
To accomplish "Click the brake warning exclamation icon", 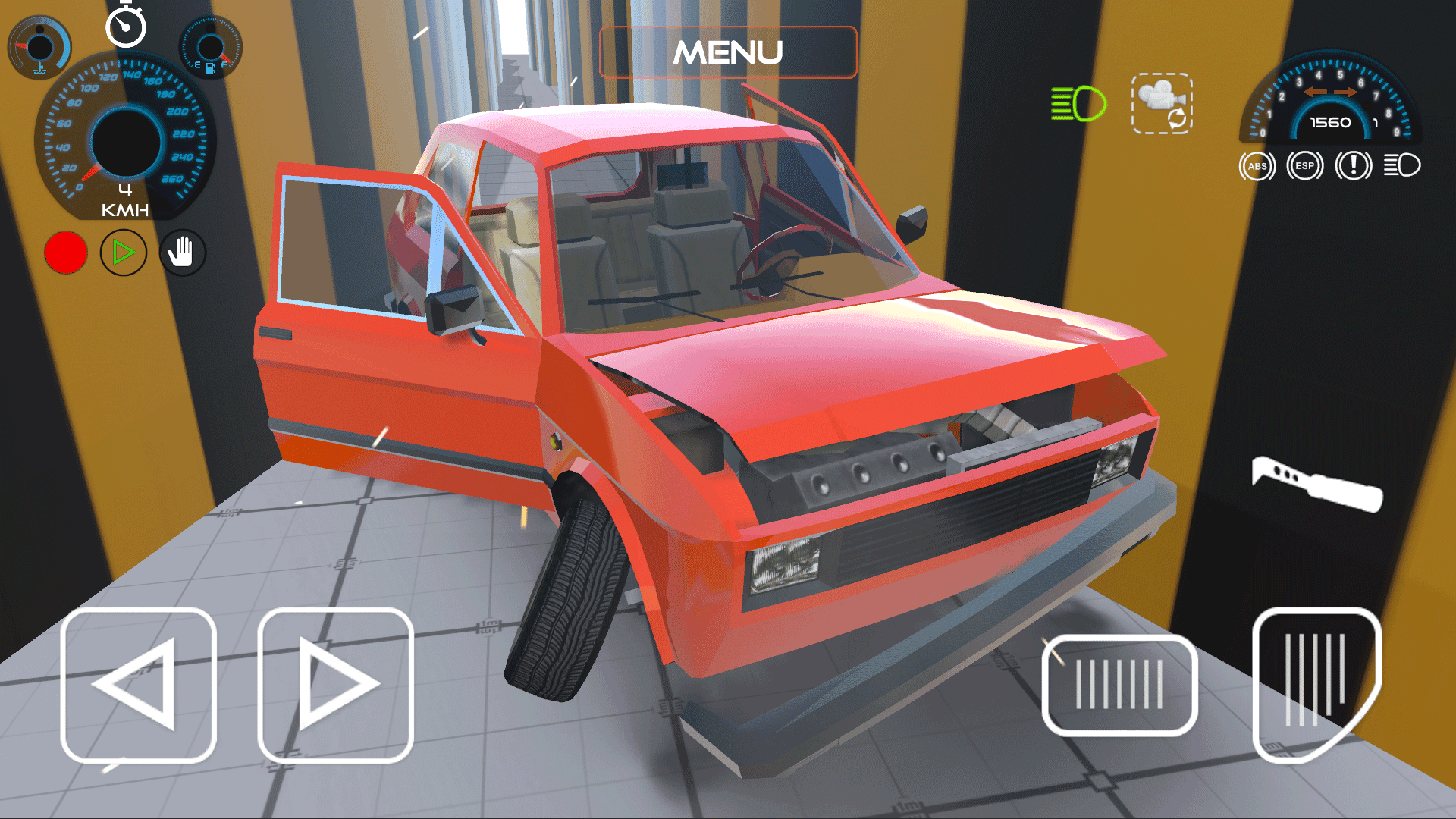I will (1354, 165).
